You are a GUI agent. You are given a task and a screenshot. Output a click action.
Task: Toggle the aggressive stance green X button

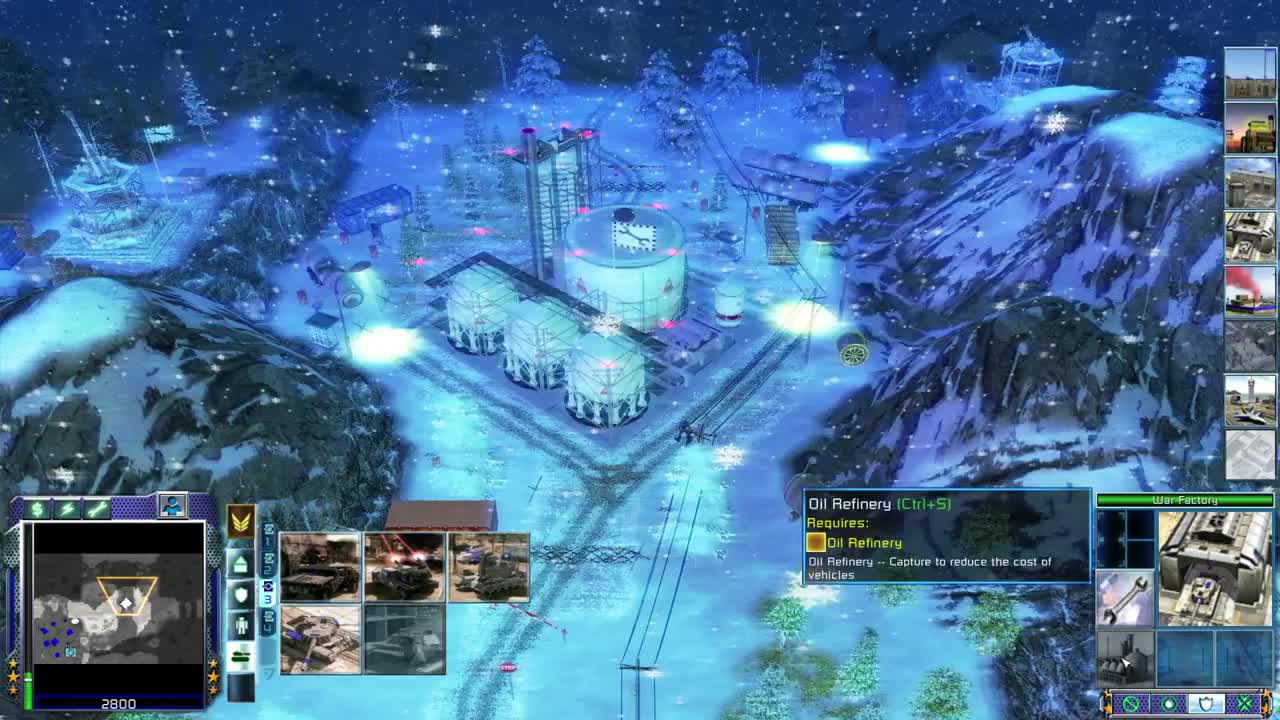click(x=1243, y=703)
